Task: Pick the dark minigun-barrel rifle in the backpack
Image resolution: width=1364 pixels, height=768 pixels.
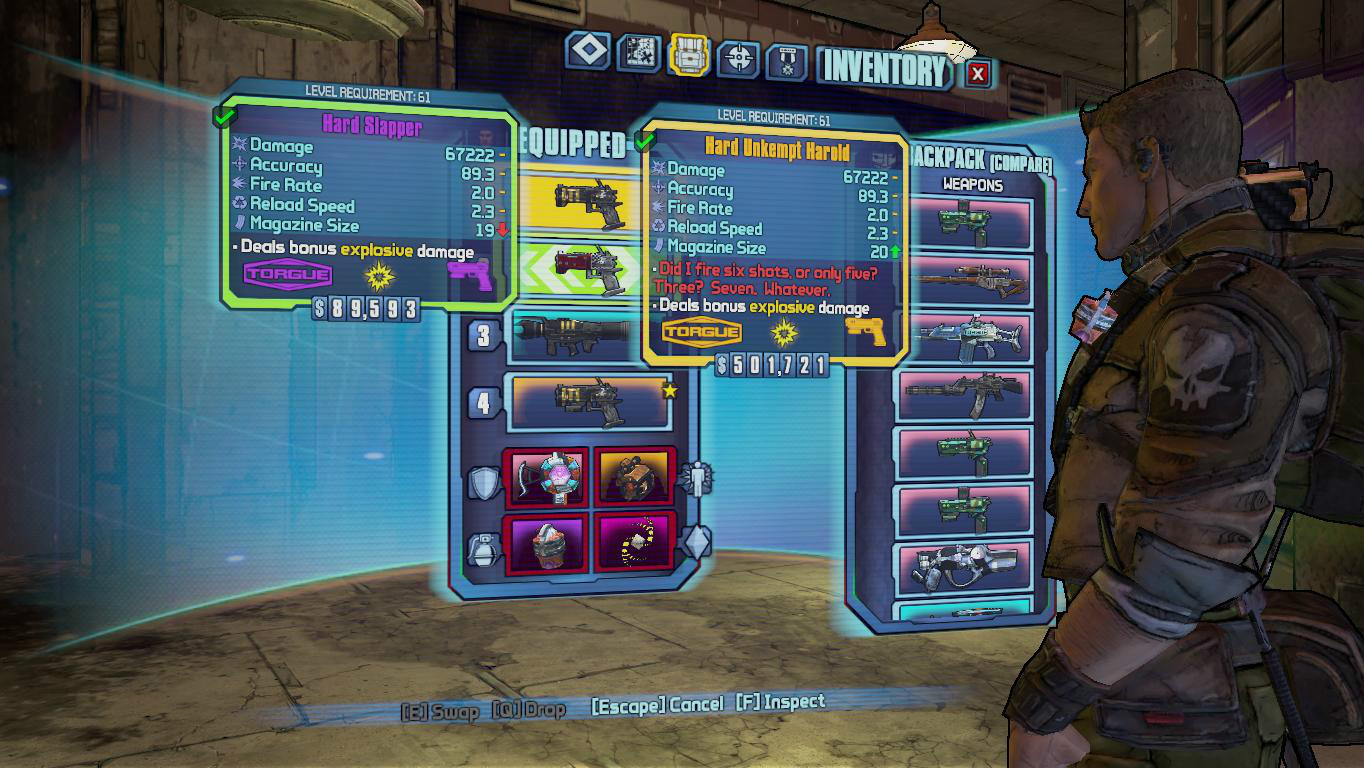Action: pyautogui.click(x=966, y=395)
